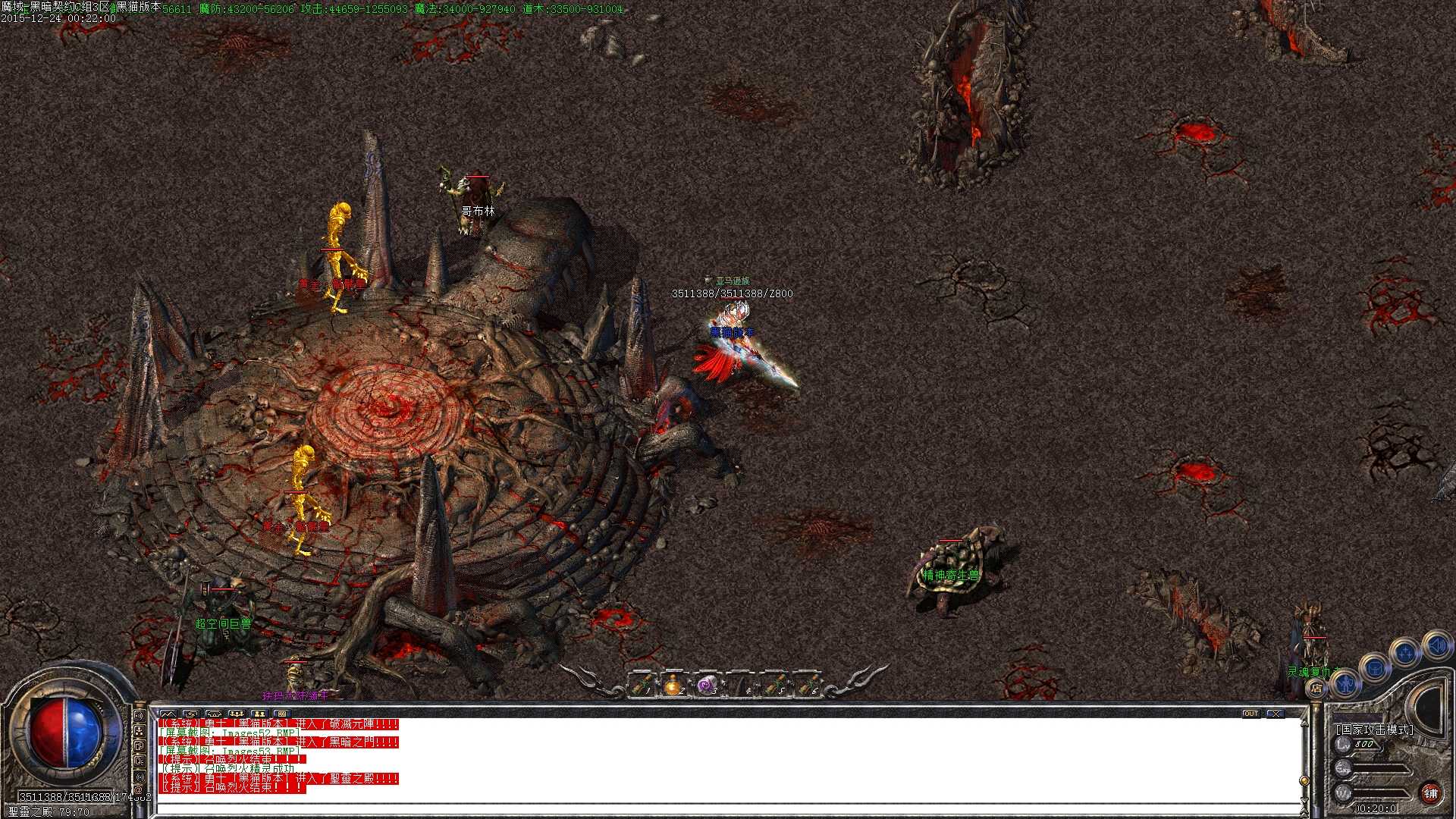Select the grid-style chat tab in chat toolbar
Screen dimensions: 1456x819
pyautogui.click(x=283, y=713)
